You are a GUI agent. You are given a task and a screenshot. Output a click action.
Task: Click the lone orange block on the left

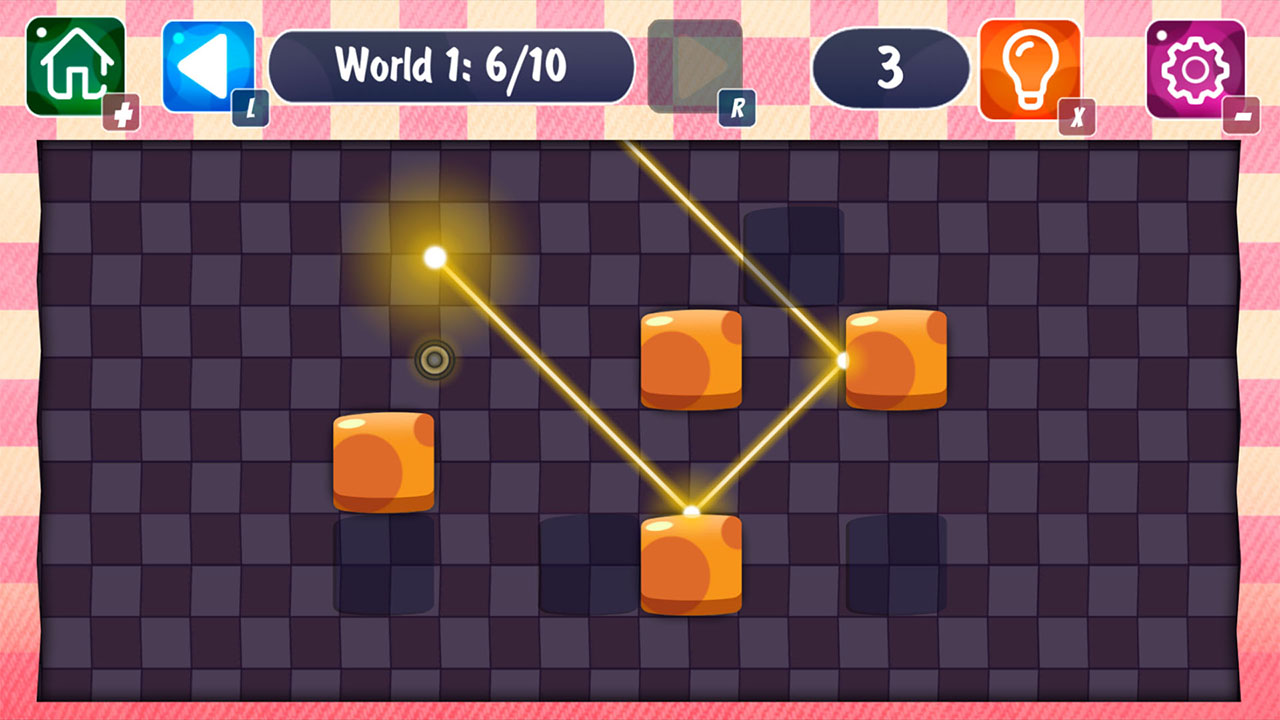tap(382, 462)
